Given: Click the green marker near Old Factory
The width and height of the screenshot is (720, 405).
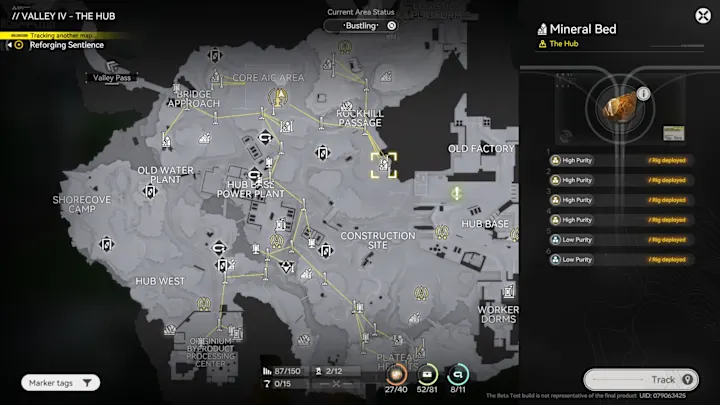Looking at the screenshot, I should (x=456, y=192).
